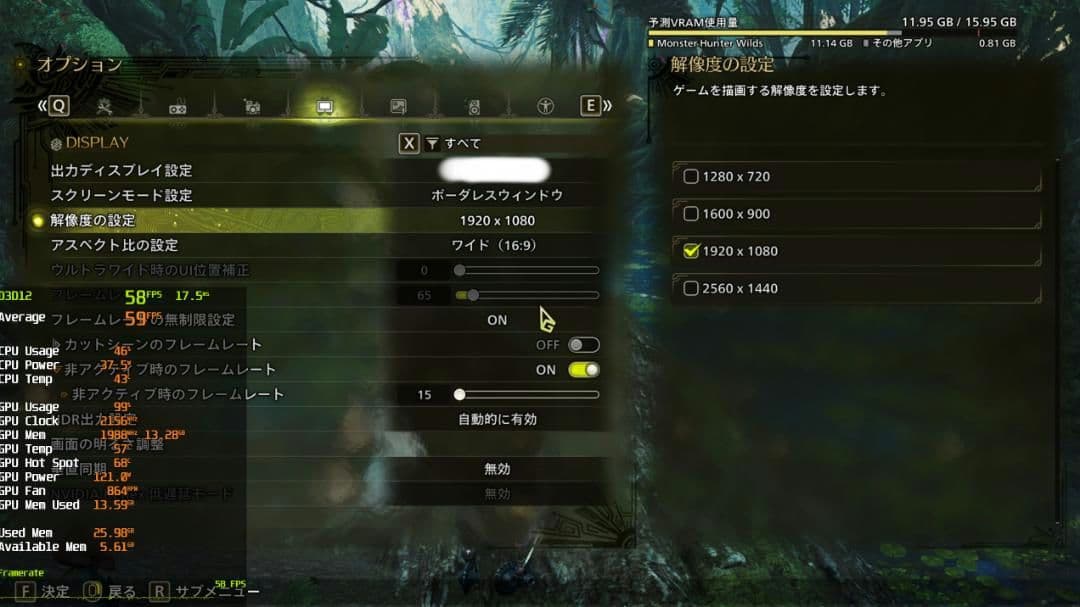Switch to the gamepad controls tab
The height and width of the screenshot is (607, 1080).
point(178,107)
